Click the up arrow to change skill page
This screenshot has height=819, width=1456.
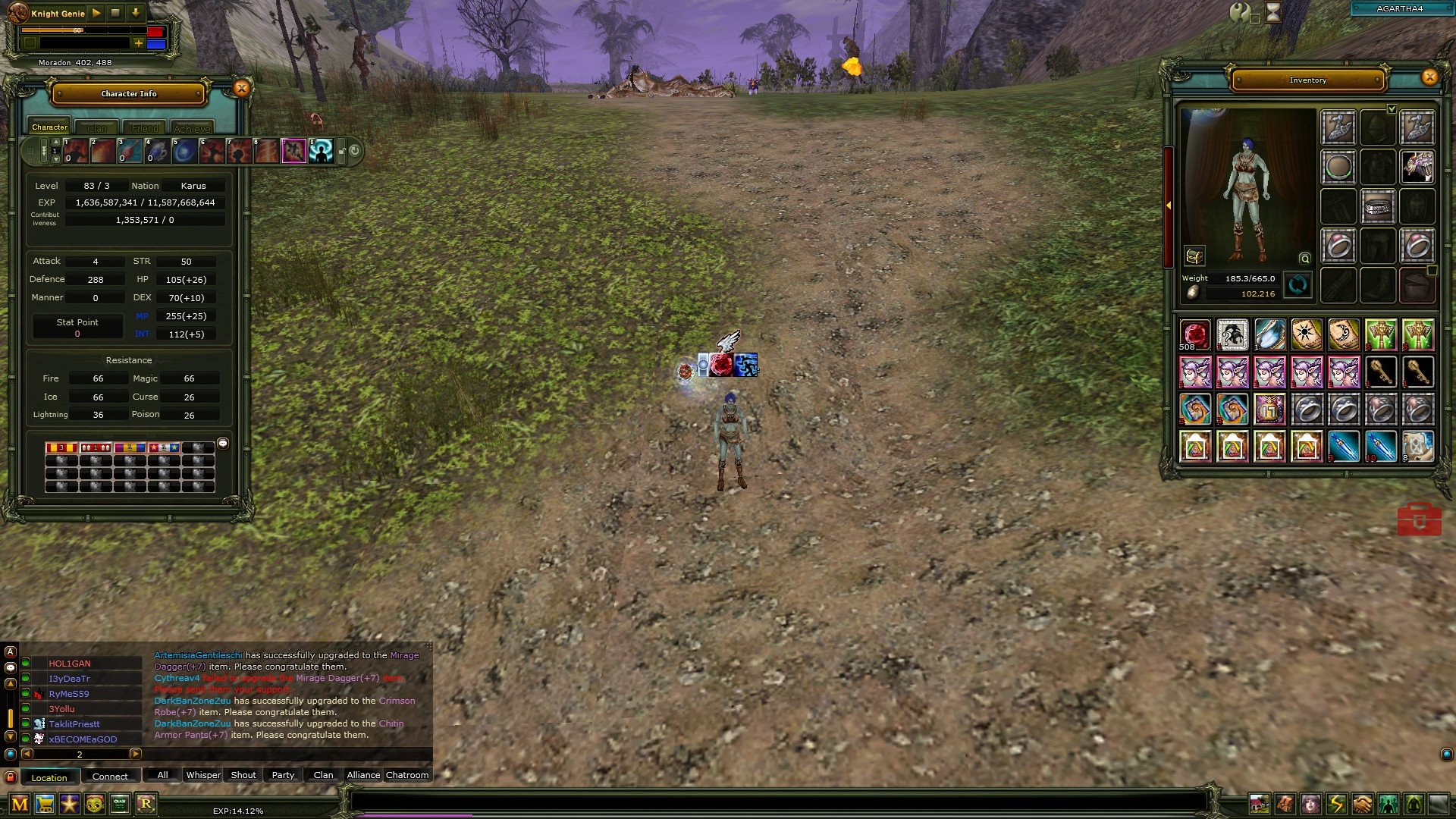point(56,142)
